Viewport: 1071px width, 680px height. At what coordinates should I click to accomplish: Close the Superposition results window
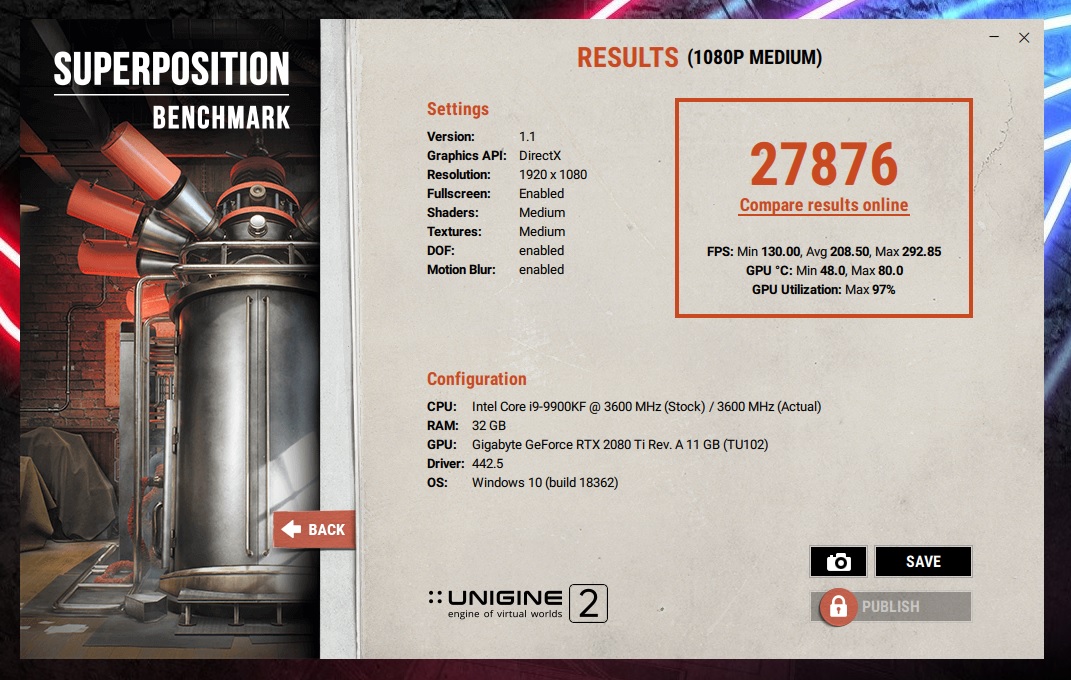[1024, 38]
